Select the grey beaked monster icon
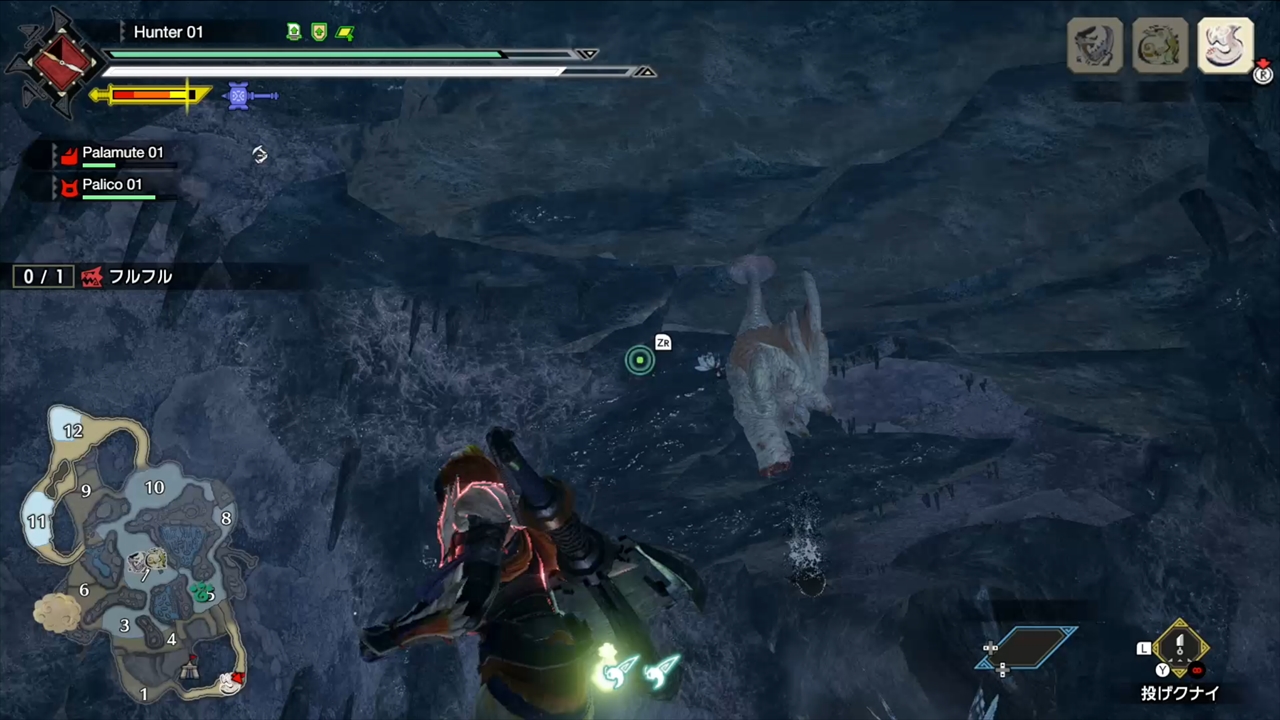Image resolution: width=1280 pixels, height=720 pixels. (1095, 45)
